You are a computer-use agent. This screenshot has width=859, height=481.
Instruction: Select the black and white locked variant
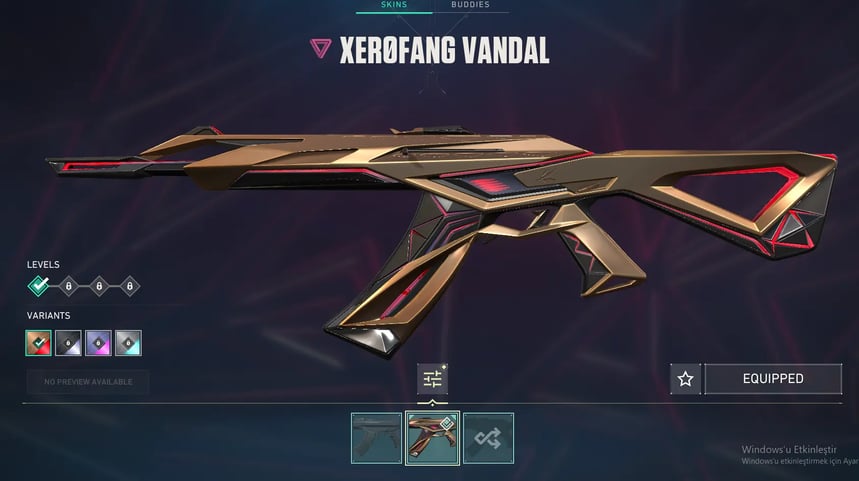[68, 343]
